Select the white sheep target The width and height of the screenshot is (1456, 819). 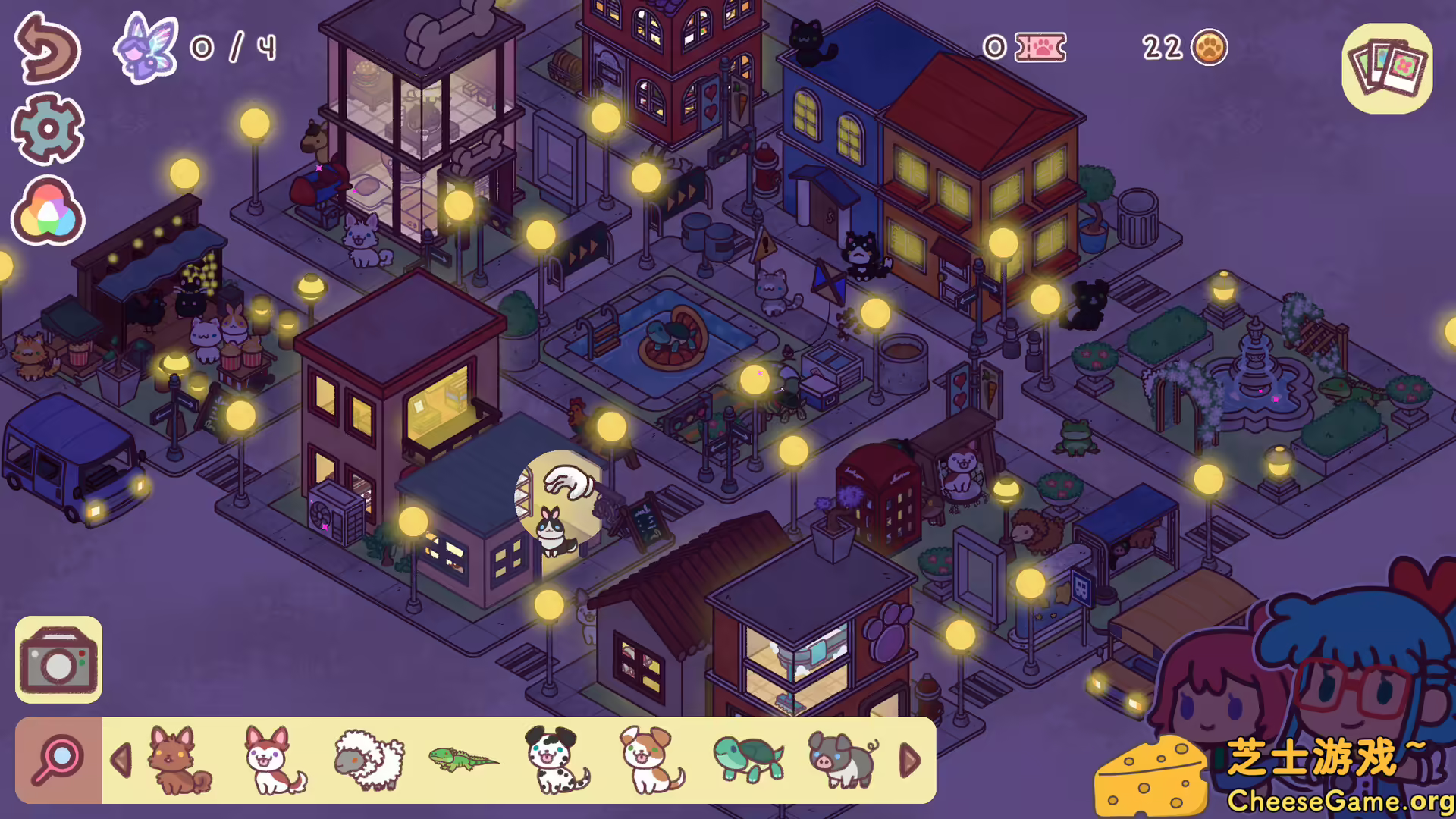pyautogui.click(x=369, y=760)
